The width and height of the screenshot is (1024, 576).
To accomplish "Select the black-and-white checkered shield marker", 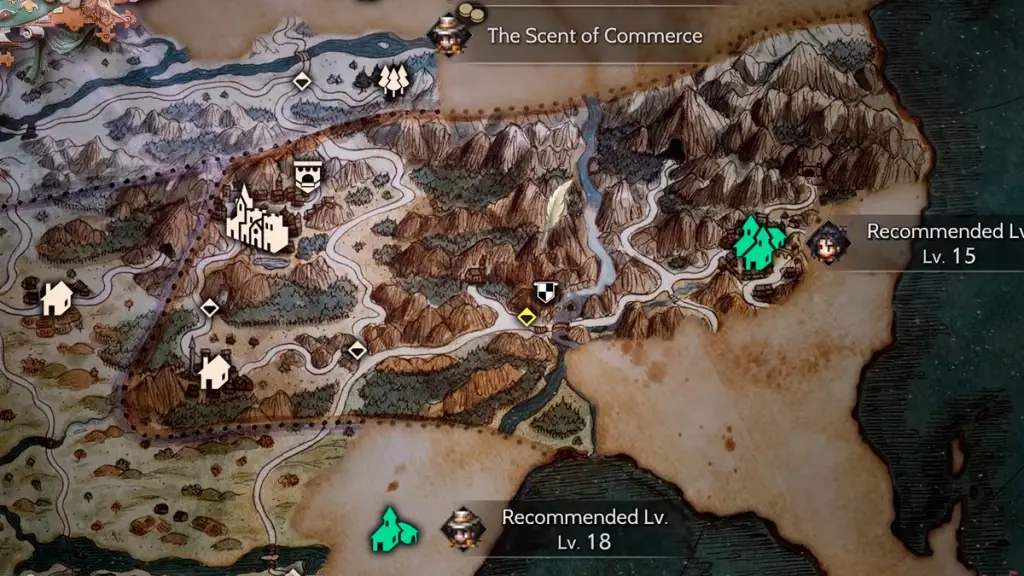I will click(545, 292).
